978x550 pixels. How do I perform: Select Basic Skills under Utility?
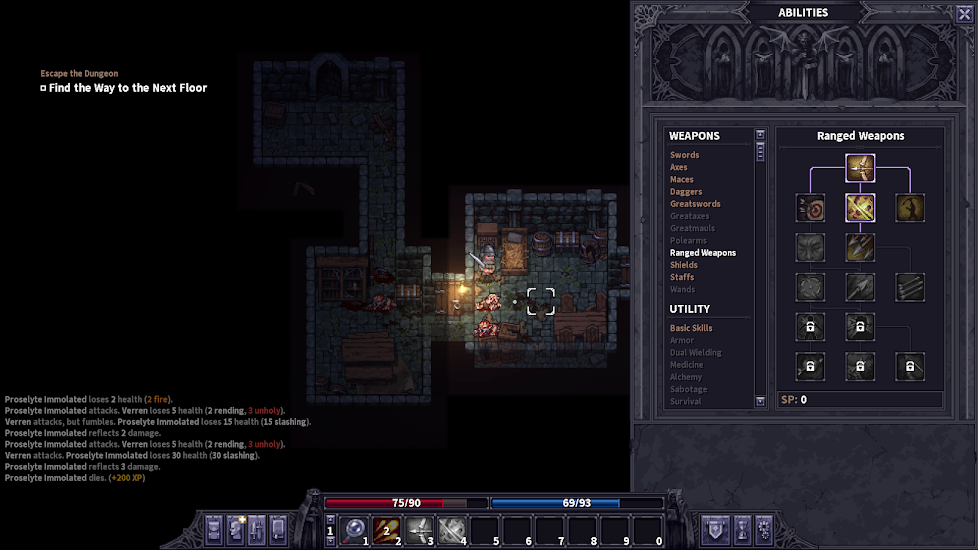[691, 328]
